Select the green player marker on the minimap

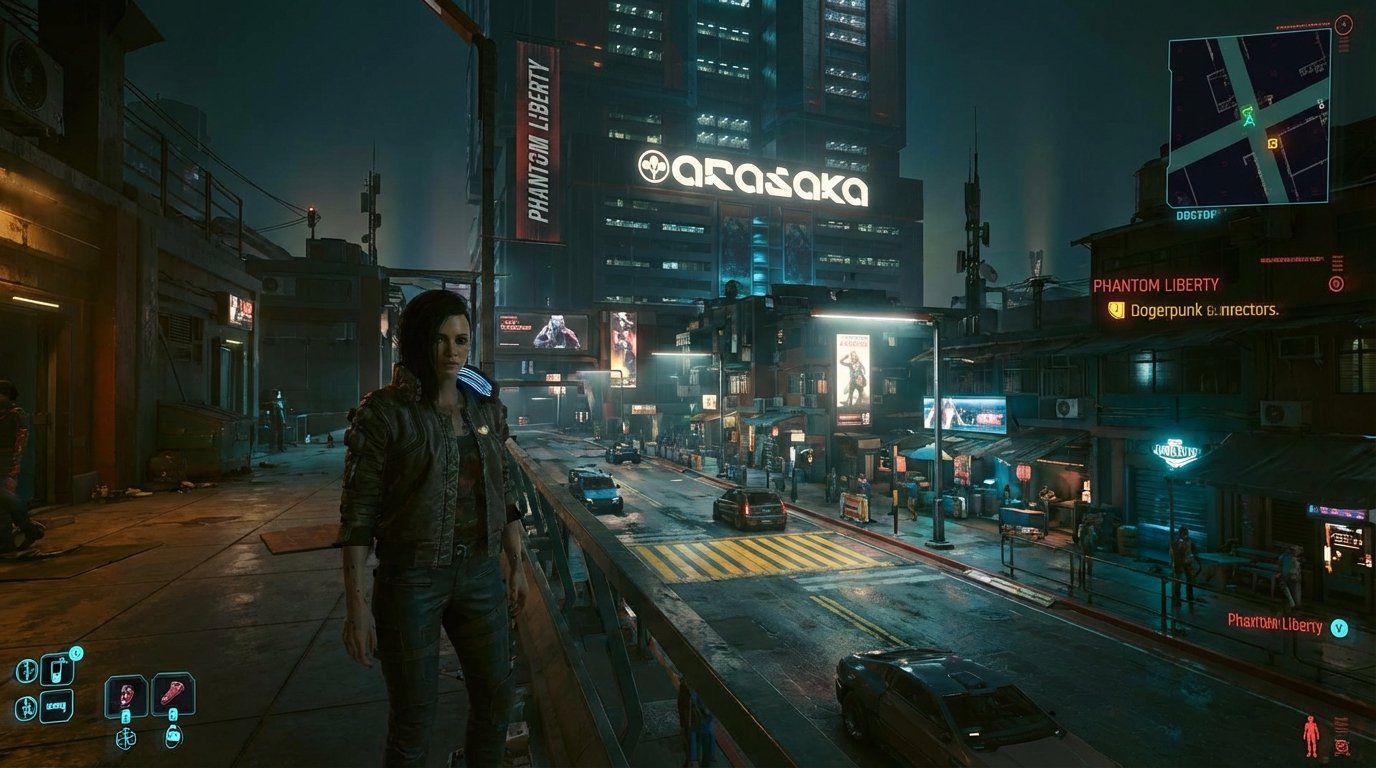(x=1249, y=116)
